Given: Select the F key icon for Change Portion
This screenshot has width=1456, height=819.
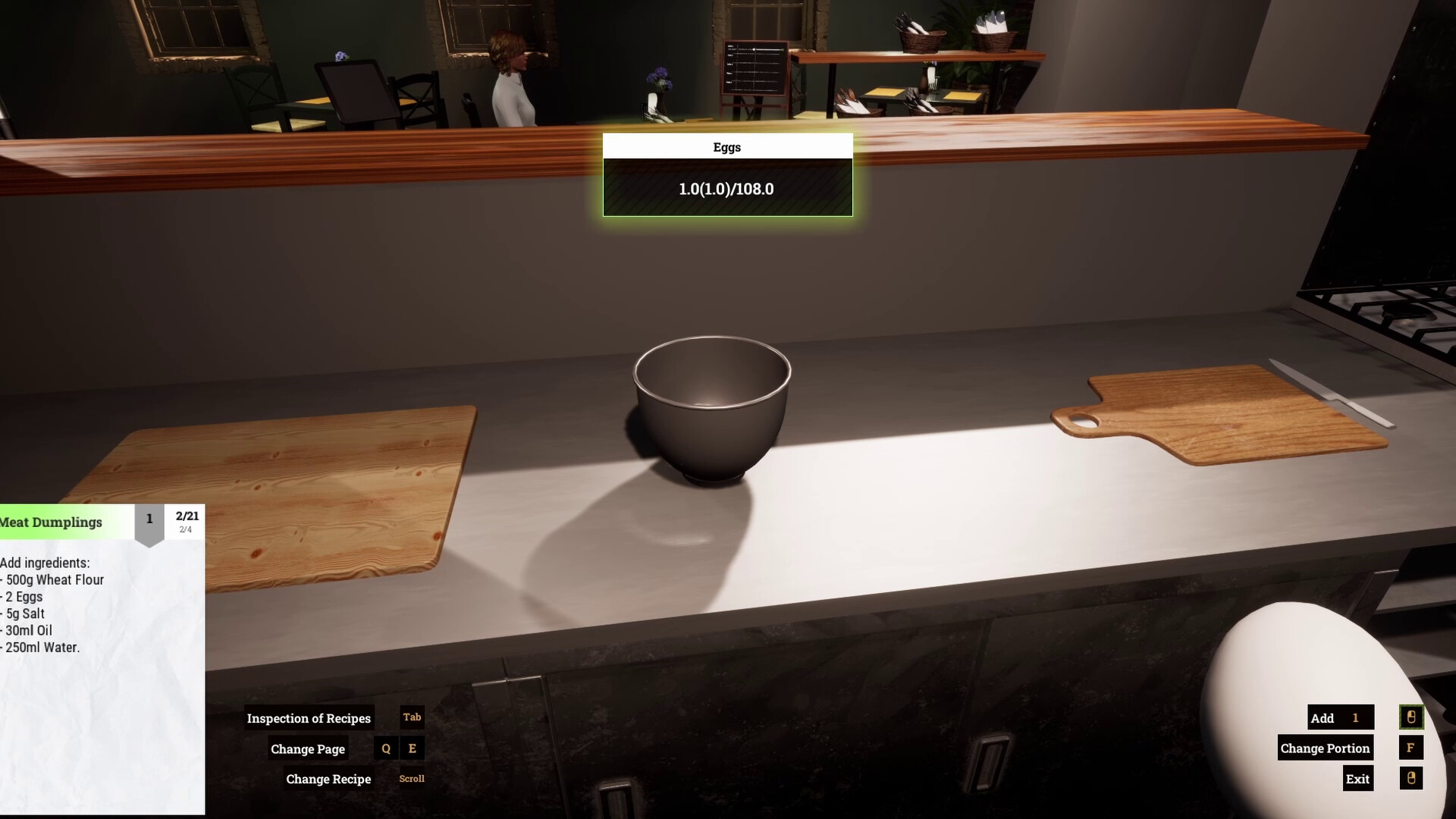Looking at the screenshot, I should coord(1411,748).
